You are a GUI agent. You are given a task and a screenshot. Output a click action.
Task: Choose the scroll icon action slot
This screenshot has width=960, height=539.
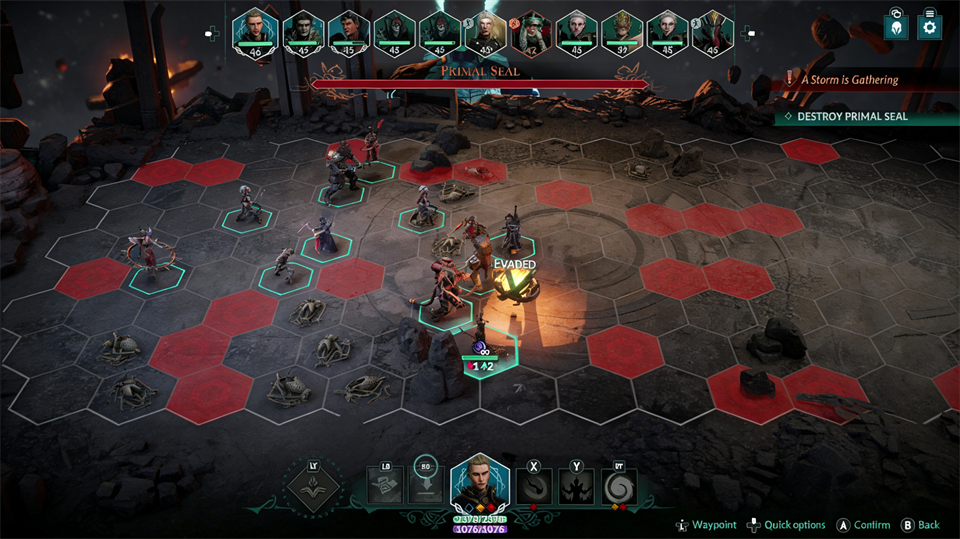click(x=385, y=487)
